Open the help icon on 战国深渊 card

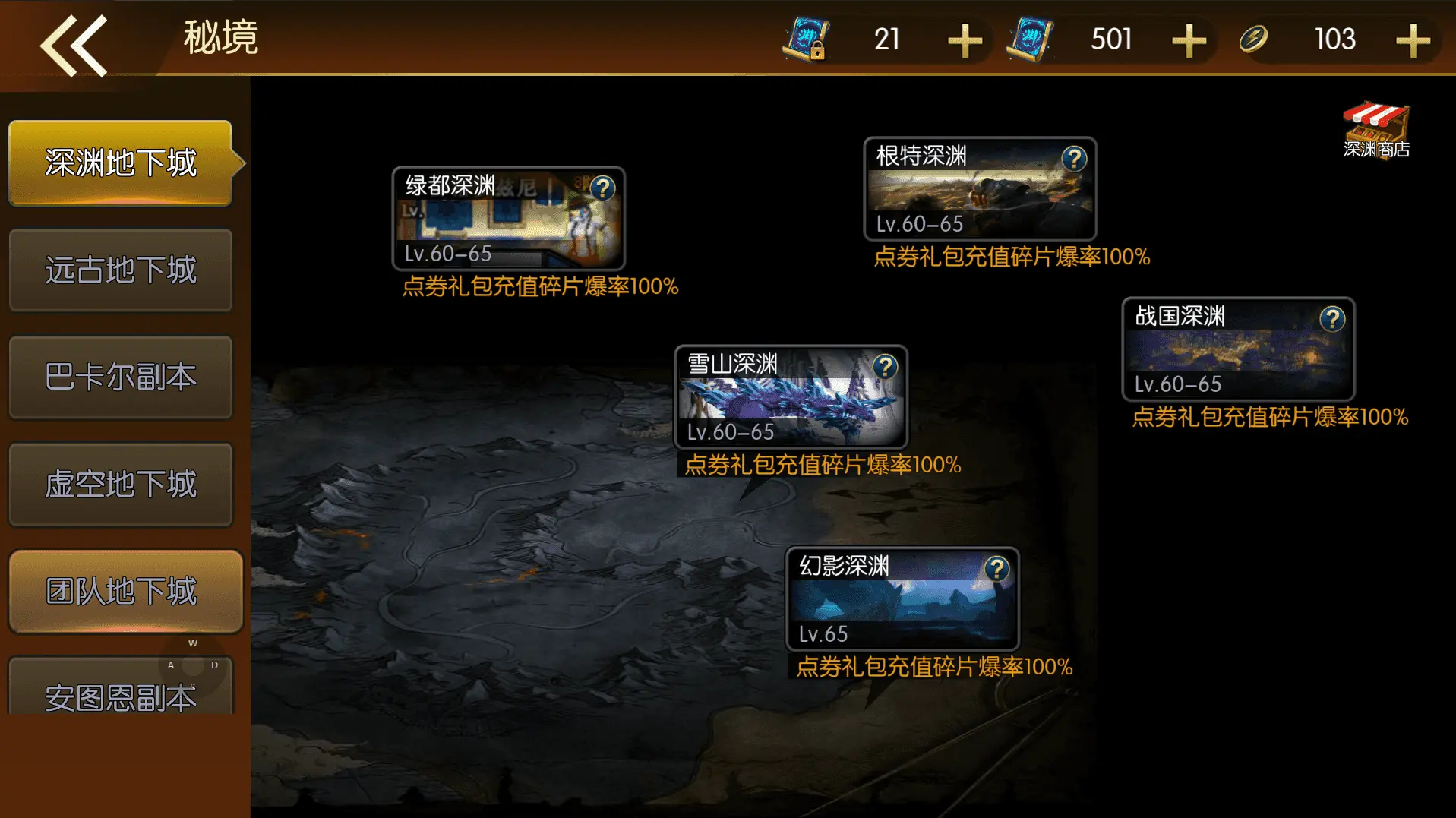point(1332,319)
